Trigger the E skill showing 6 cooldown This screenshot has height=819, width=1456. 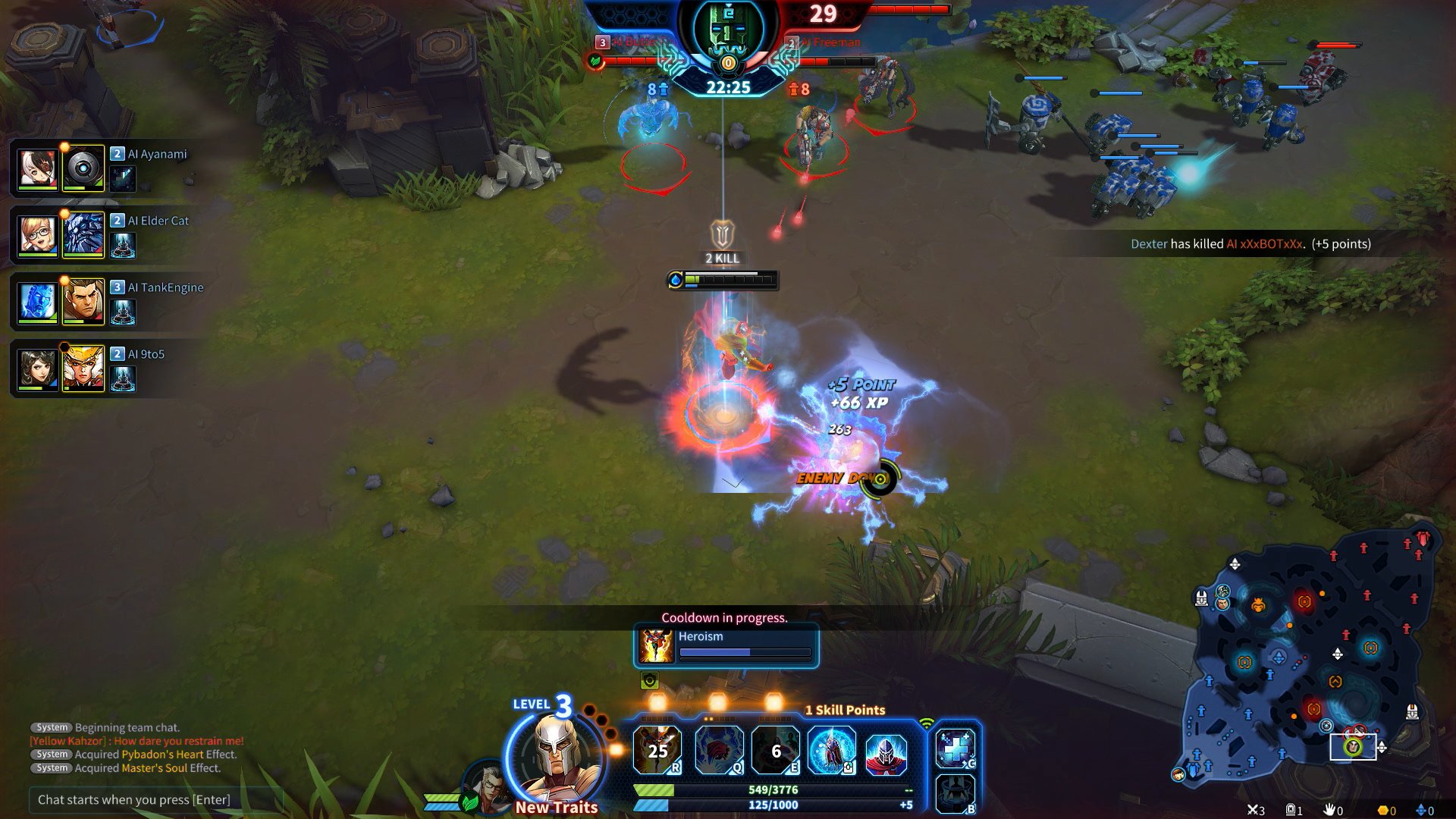775,750
